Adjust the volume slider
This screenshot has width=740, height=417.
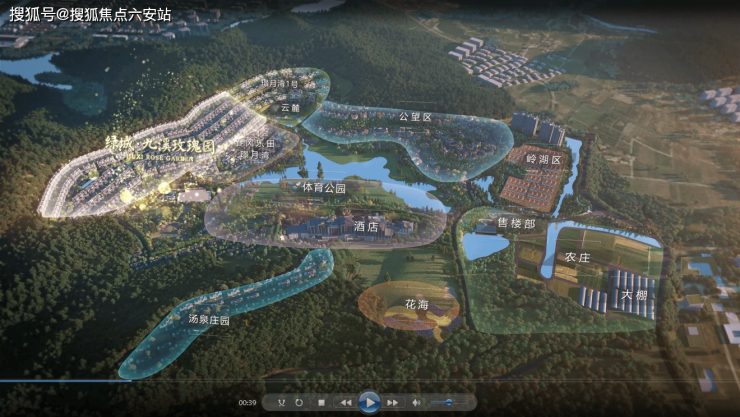point(449,402)
